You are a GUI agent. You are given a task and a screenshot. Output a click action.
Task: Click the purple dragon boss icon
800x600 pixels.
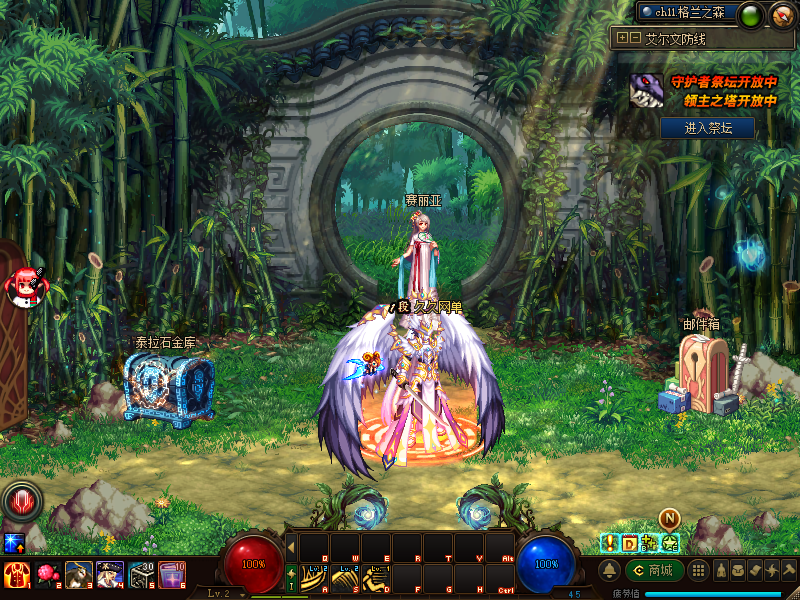click(x=647, y=92)
